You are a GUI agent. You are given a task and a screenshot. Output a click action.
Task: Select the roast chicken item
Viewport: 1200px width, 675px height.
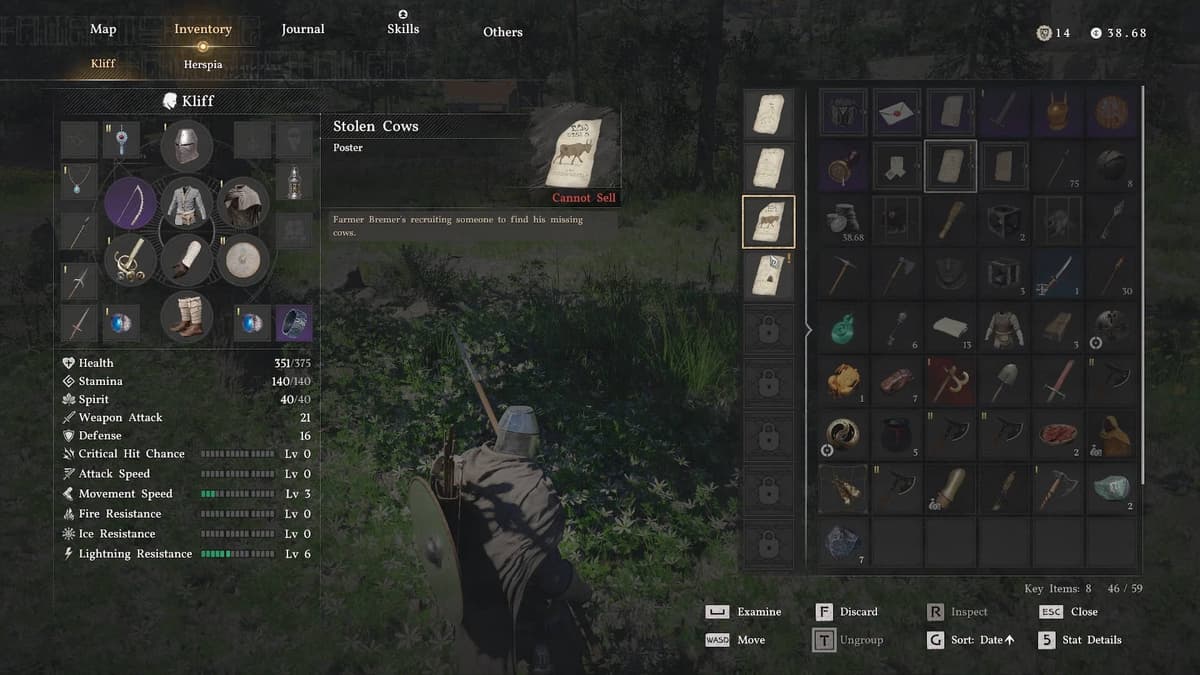pos(843,380)
